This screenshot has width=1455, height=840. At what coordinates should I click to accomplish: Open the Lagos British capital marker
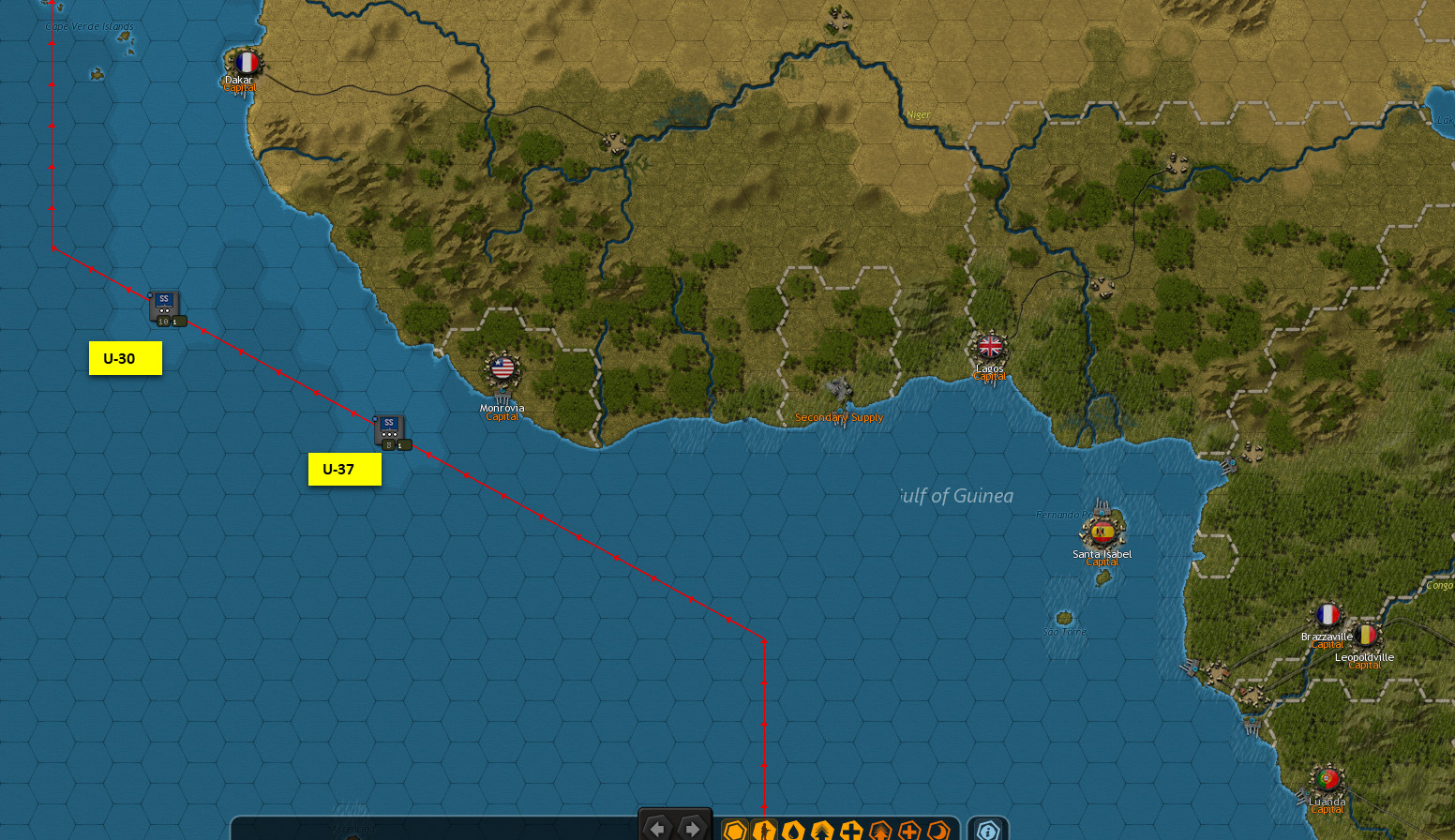click(990, 346)
